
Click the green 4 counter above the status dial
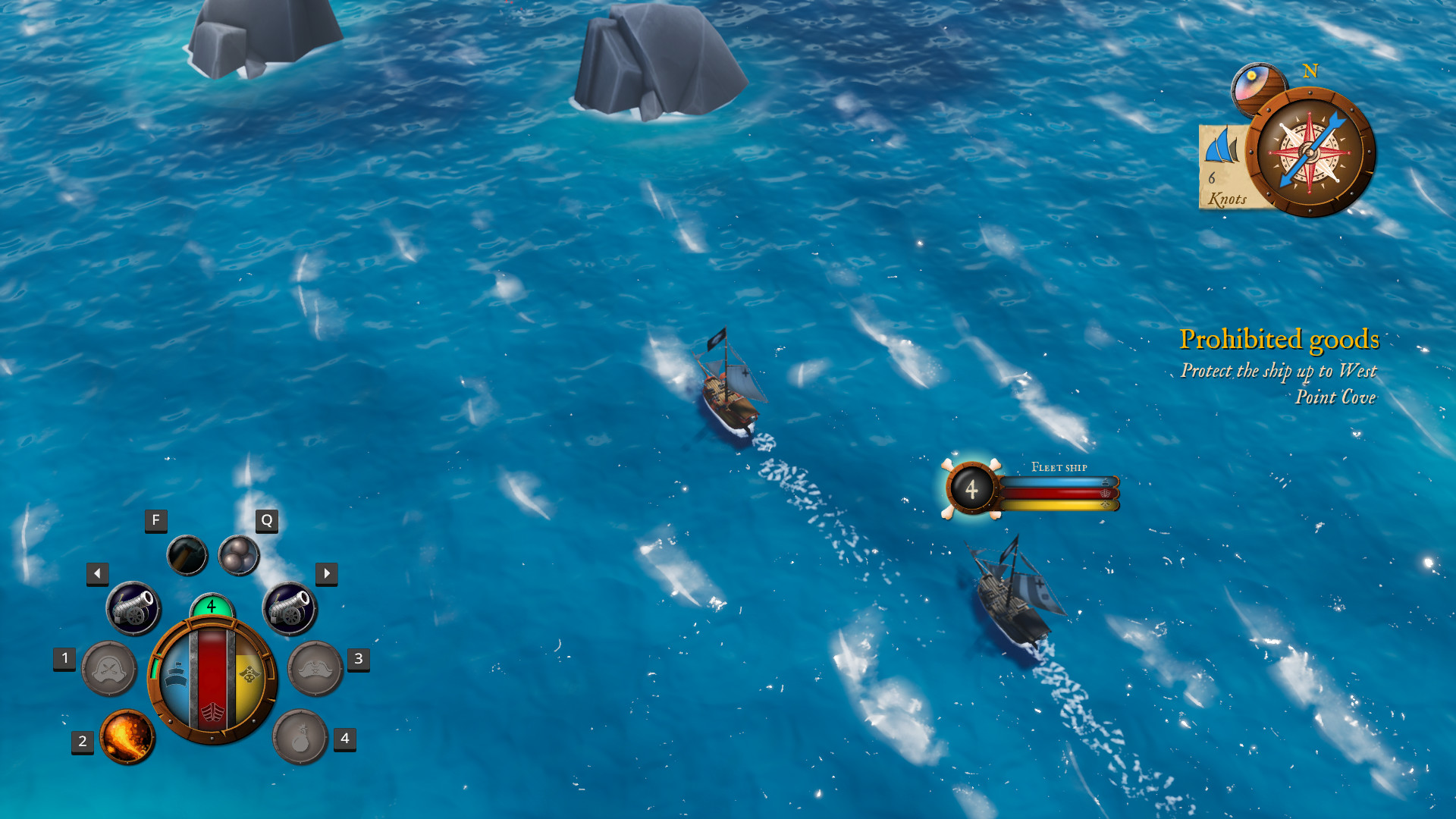click(x=210, y=607)
